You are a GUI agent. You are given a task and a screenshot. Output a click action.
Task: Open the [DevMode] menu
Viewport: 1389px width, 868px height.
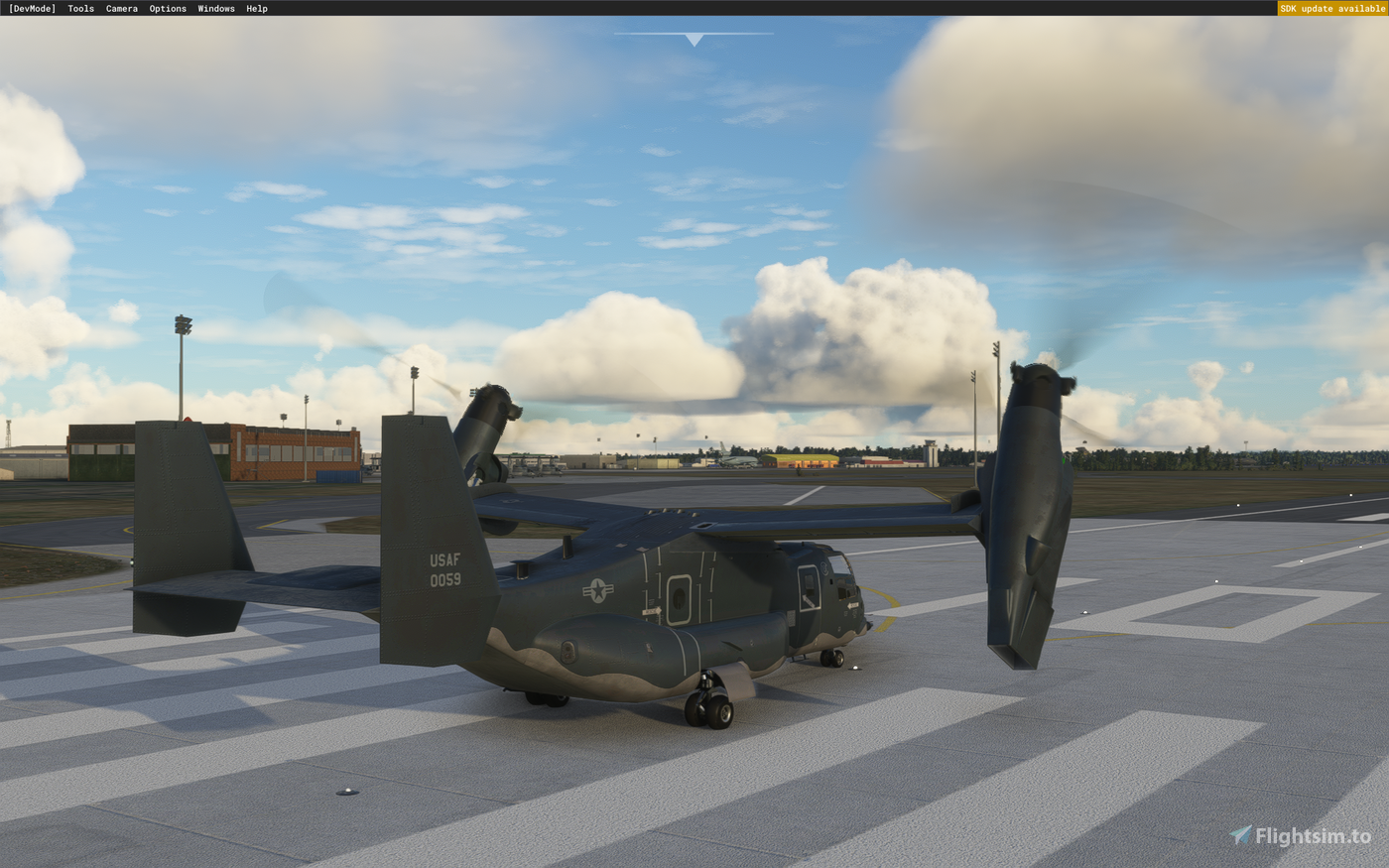tap(31, 8)
